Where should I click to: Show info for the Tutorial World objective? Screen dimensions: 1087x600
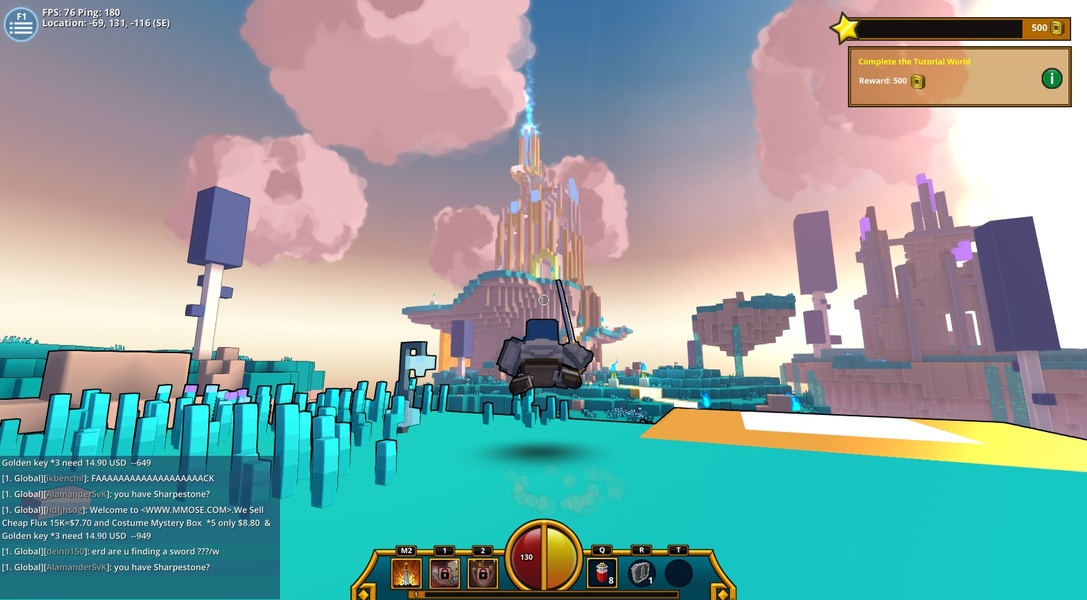(x=1051, y=78)
